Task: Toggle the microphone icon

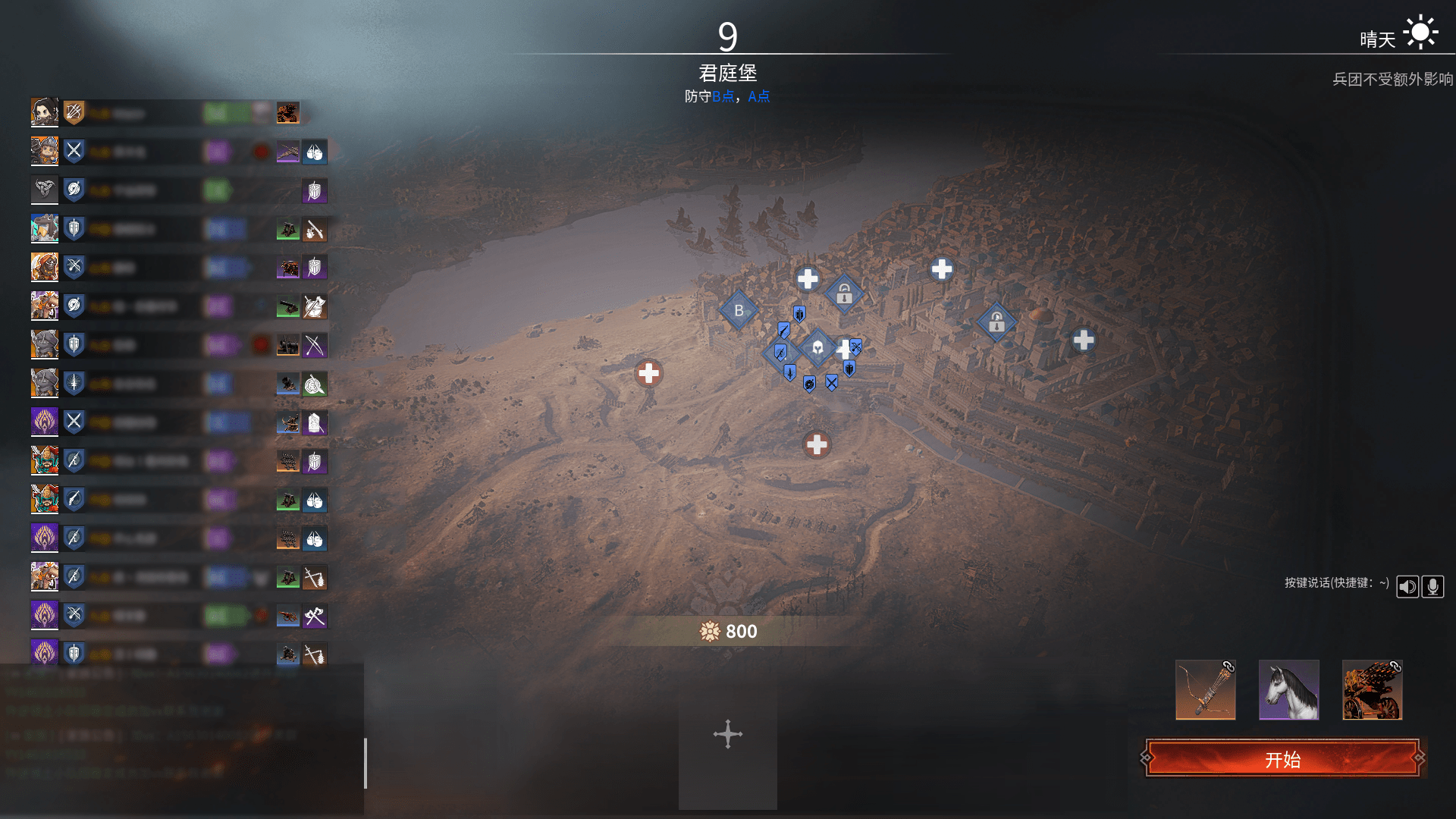Action: click(1432, 586)
